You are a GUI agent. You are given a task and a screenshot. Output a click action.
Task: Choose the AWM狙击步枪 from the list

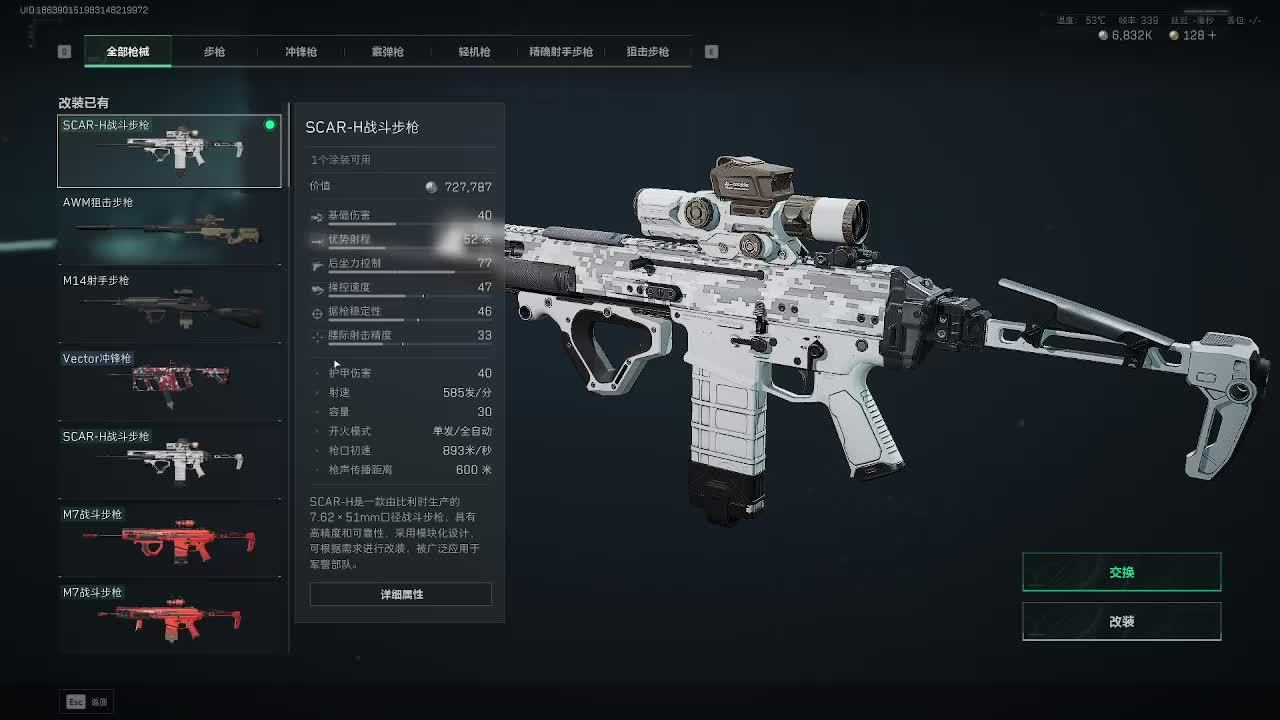169,228
